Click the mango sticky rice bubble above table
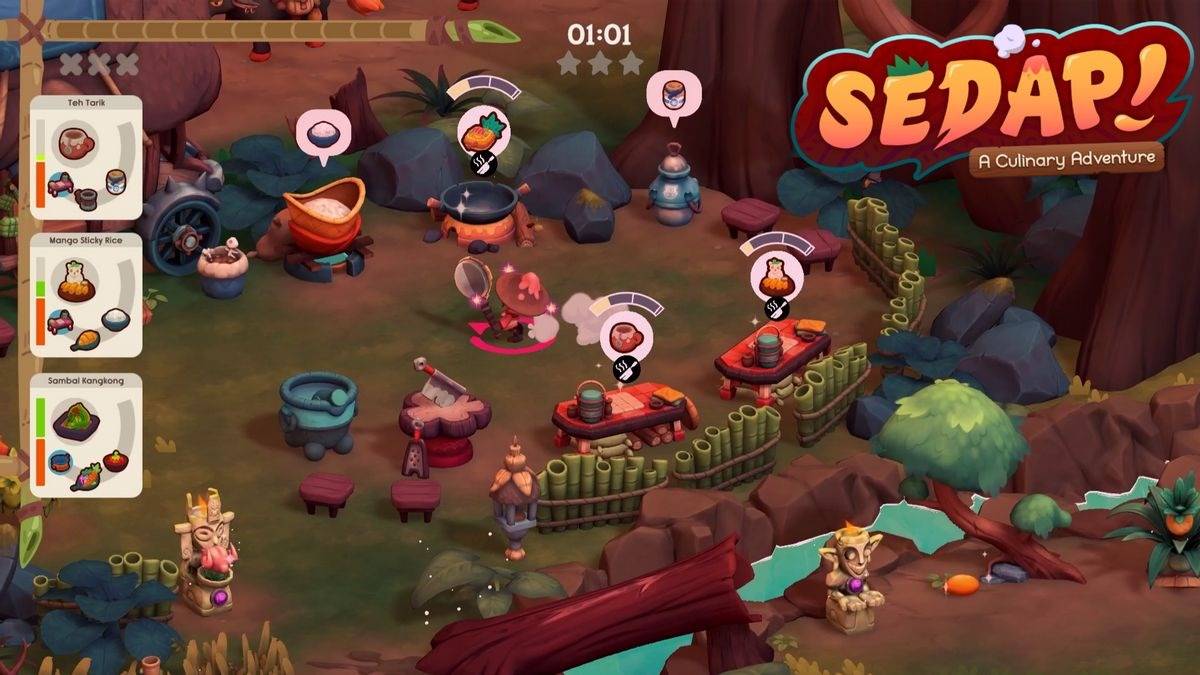1200x675 pixels. [776, 275]
